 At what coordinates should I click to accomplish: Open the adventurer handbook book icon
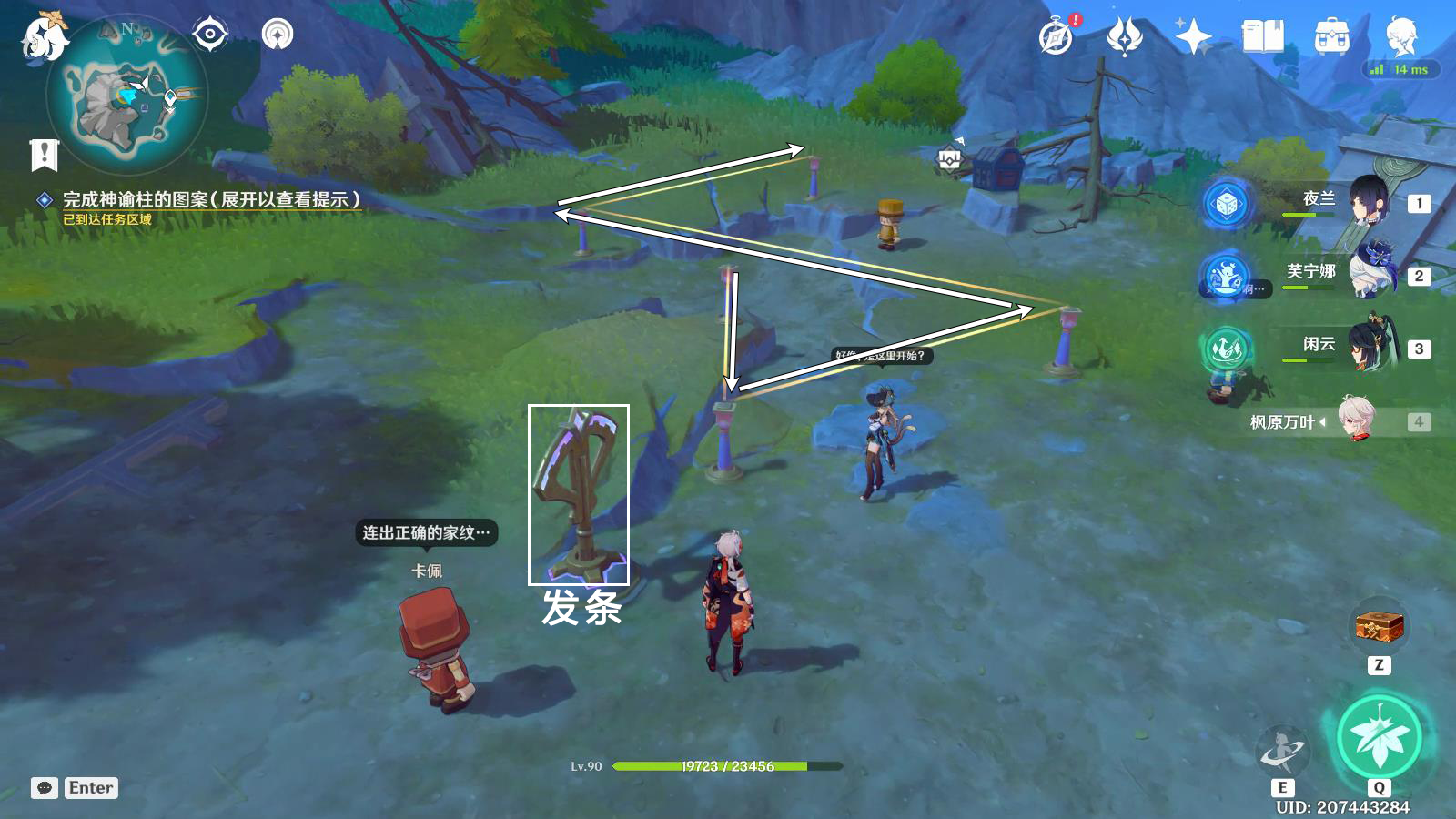point(1262,37)
